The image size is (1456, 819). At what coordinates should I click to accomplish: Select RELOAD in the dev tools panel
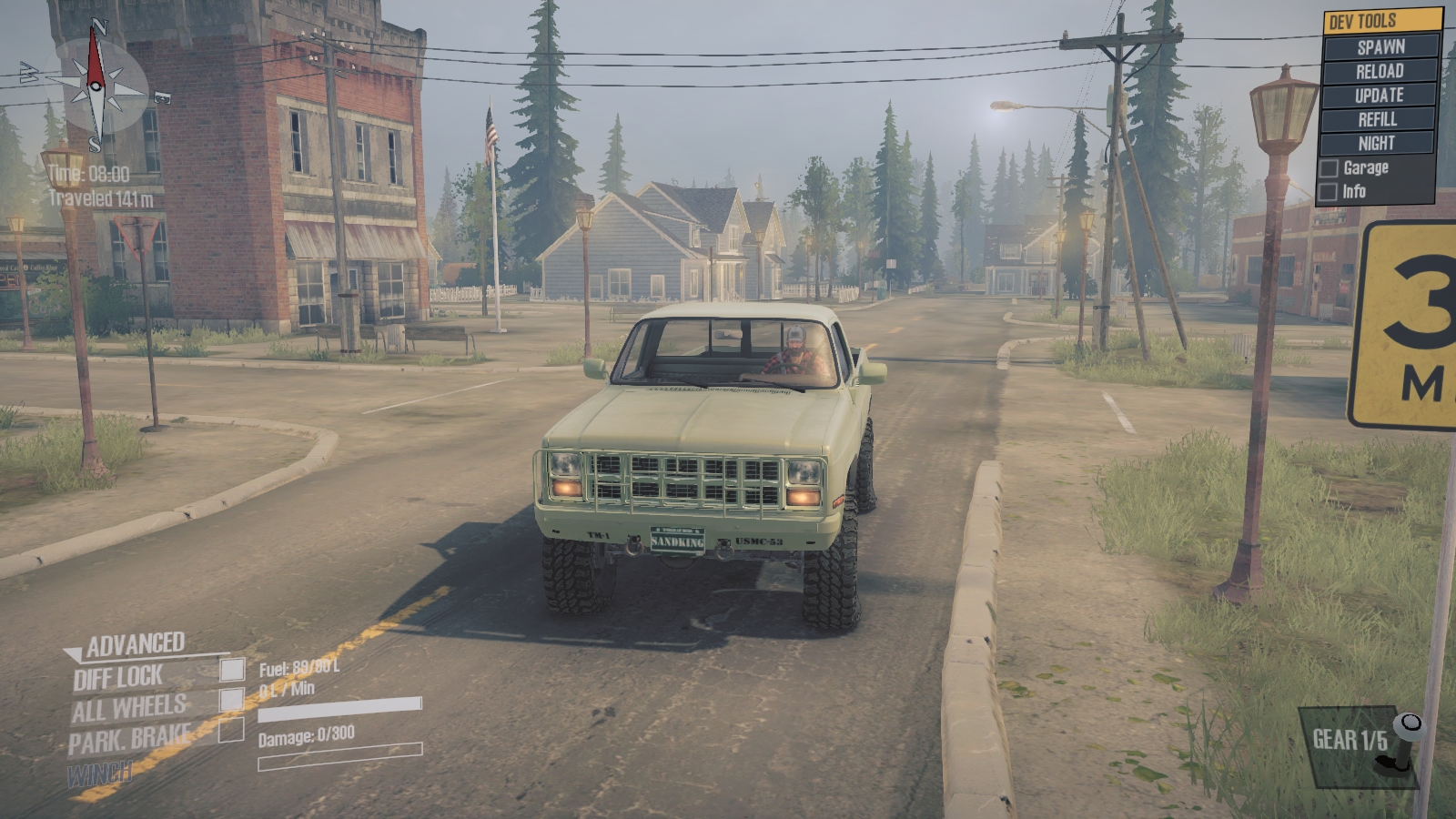click(1380, 71)
